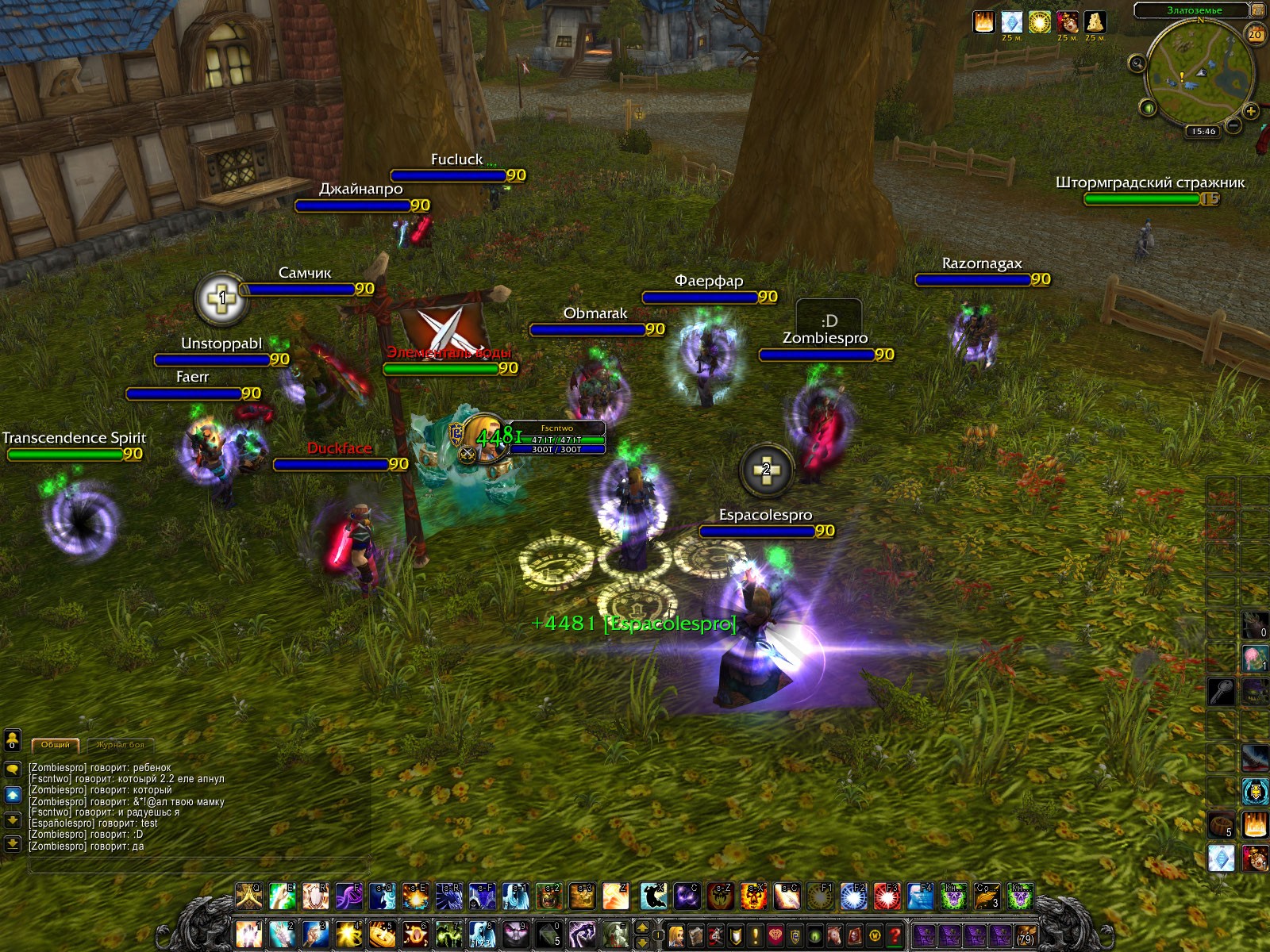Open the calendar showing day 20
Viewport: 1270px width, 952px height.
pos(1255,34)
